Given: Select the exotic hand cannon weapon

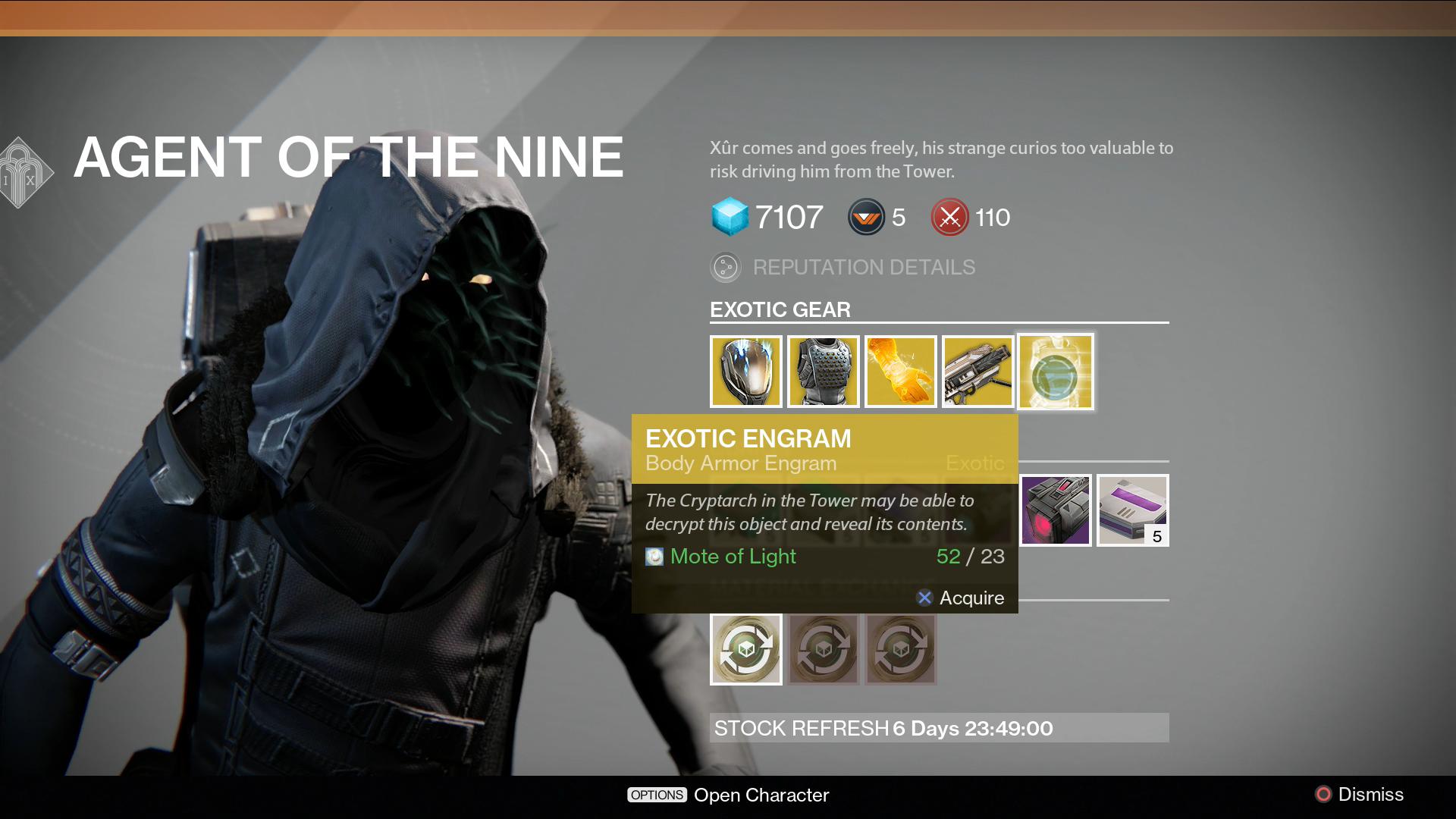Looking at the screenshot, I should (x=978, y=372).
